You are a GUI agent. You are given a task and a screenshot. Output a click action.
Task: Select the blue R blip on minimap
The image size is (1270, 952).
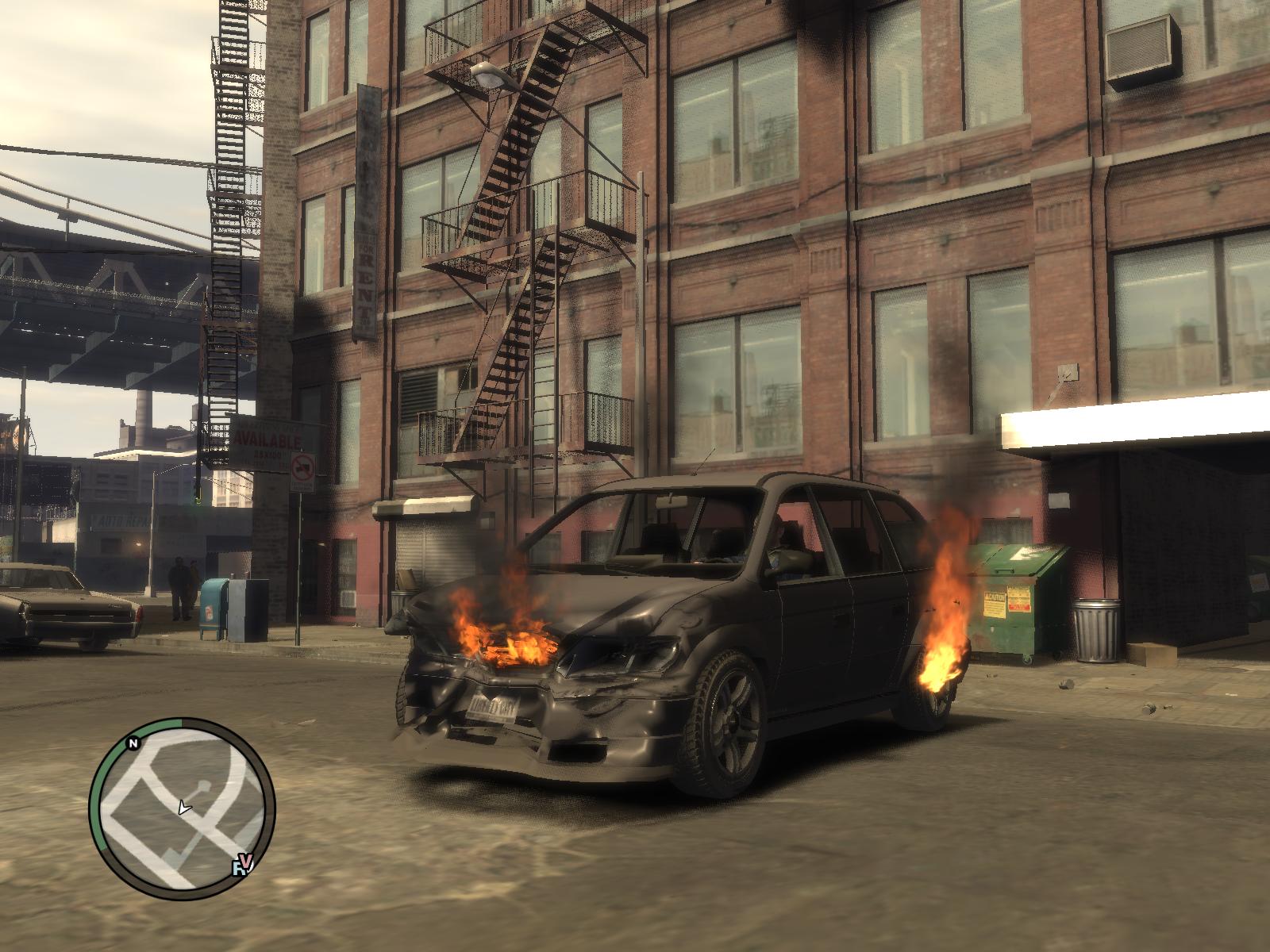[239, 868]
